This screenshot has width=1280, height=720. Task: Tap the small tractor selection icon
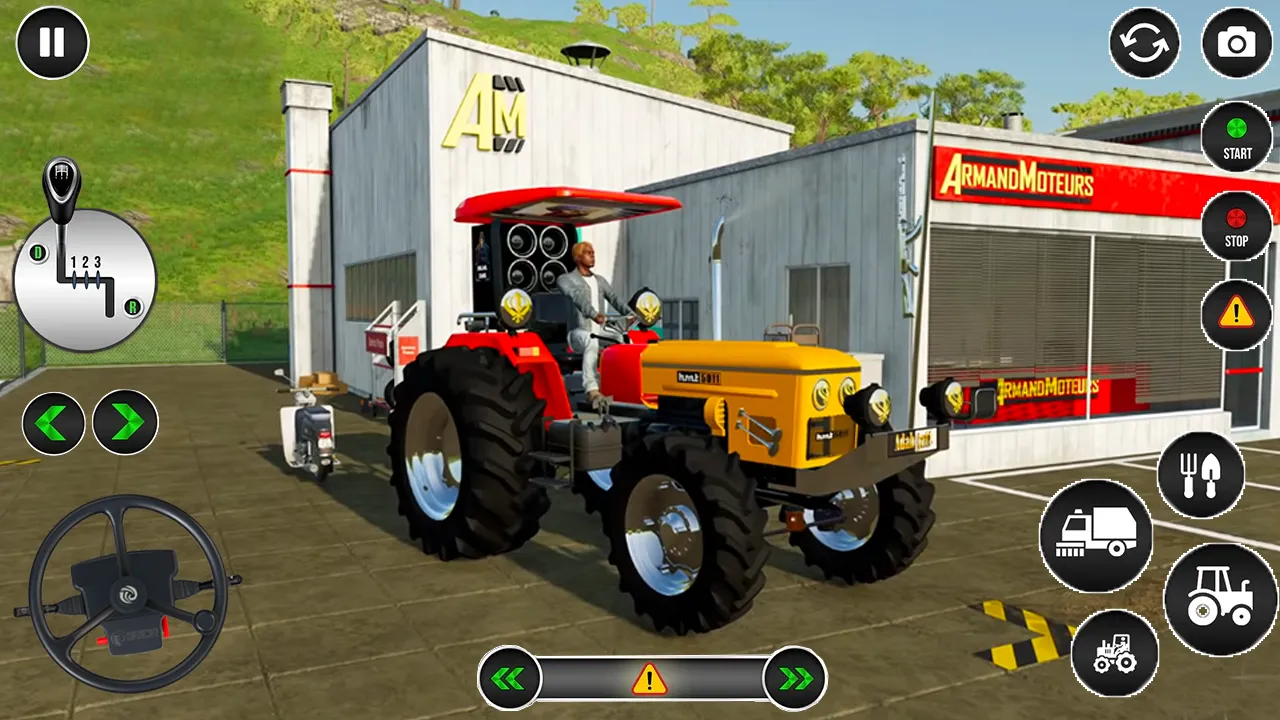tap(1113, 652)
